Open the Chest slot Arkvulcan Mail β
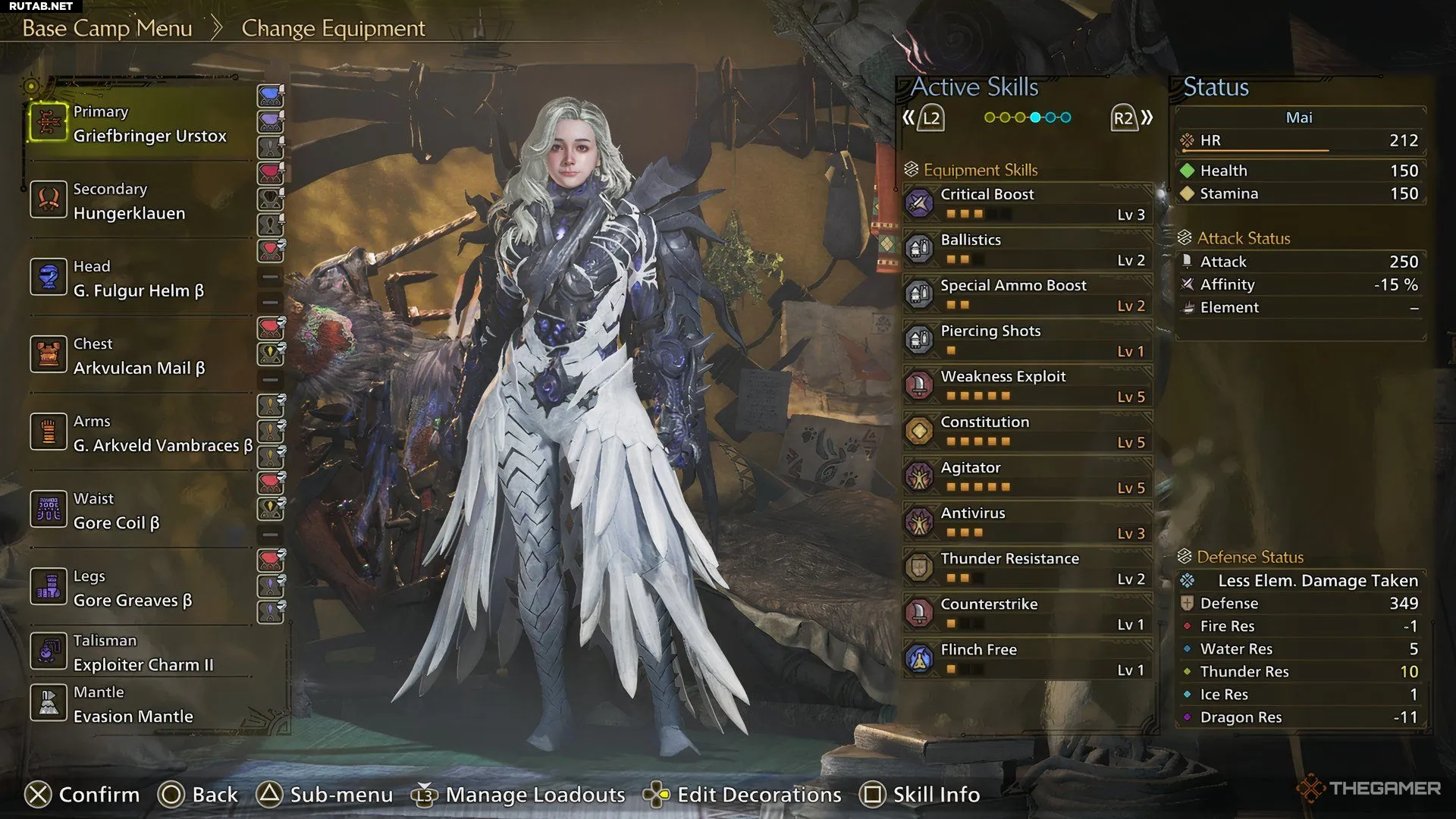Image resolution: width=1456 pixels, height=819 pixels. click(140, 356)
